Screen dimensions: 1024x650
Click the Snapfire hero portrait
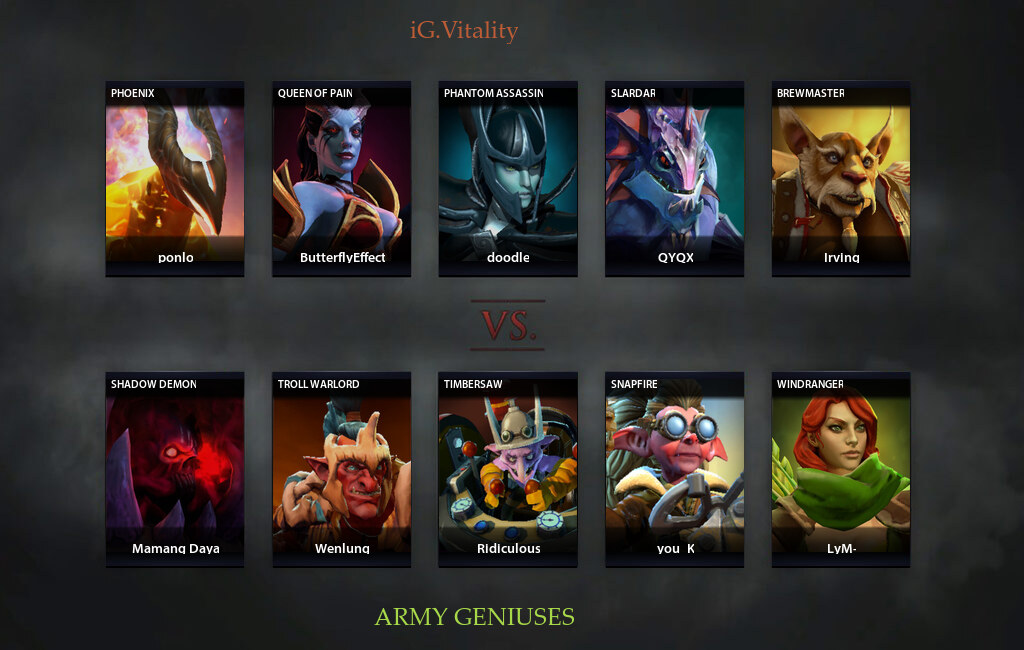tap(674, 469)
